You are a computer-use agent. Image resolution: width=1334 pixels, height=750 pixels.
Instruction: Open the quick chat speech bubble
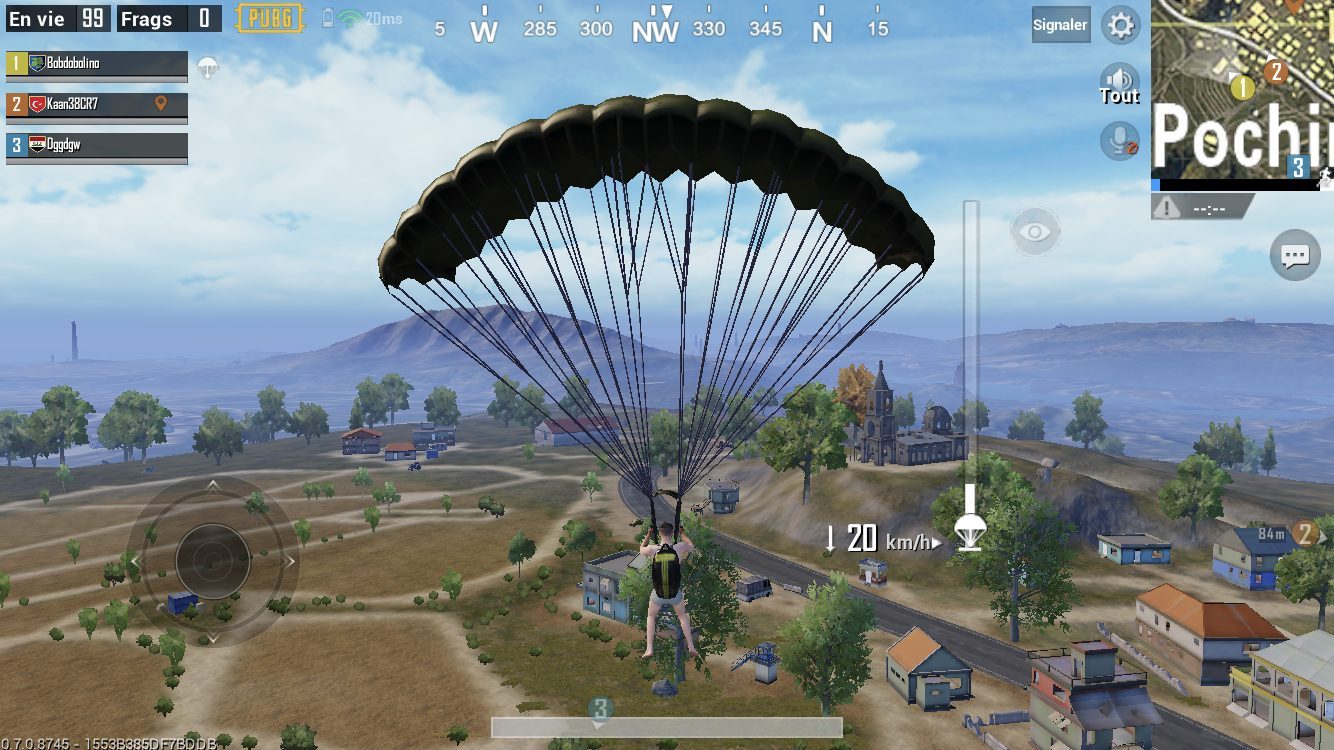click(x=1295, y=256)
